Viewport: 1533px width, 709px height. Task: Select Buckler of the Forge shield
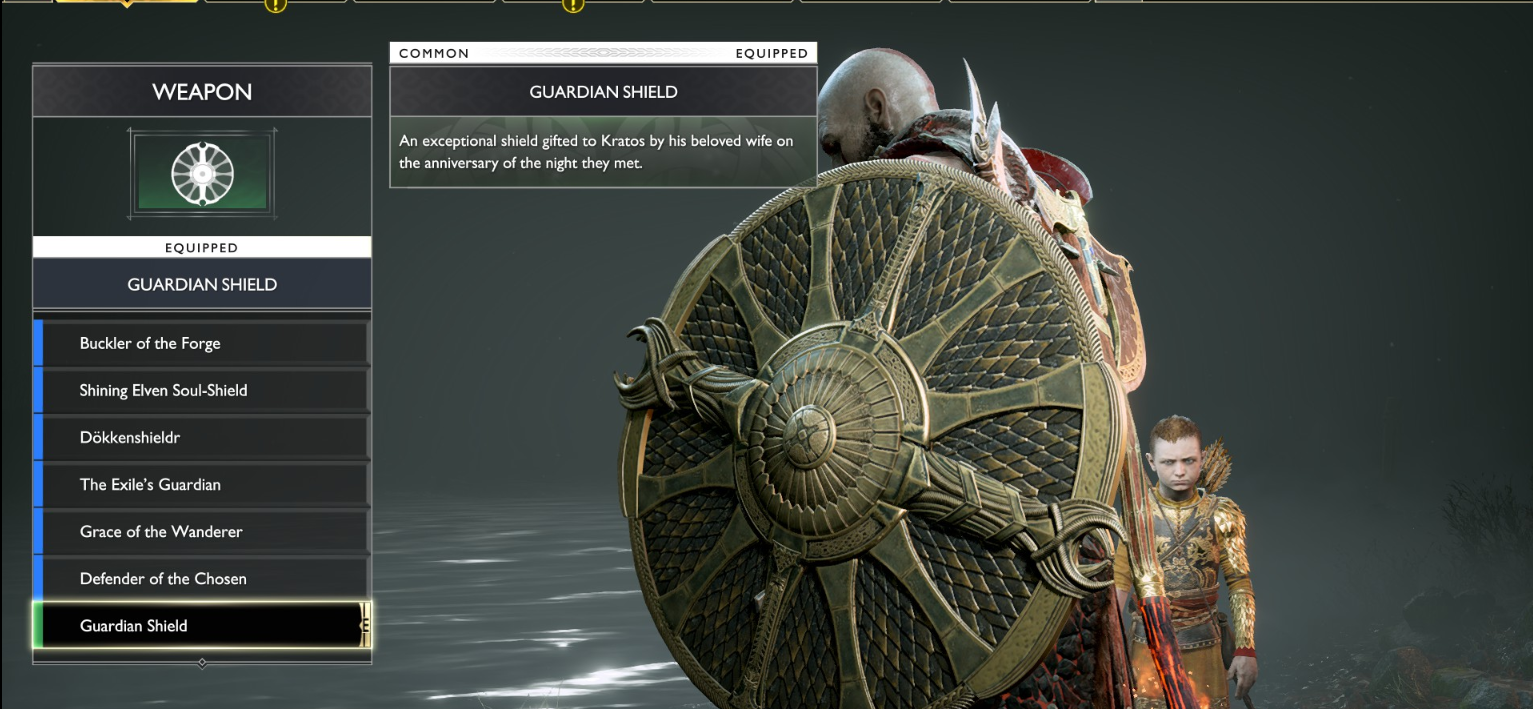coord(202,343)
